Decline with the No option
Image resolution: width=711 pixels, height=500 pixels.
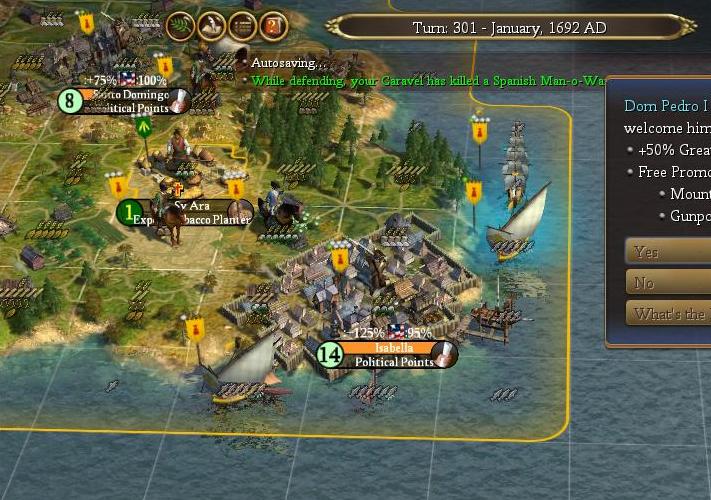[668, 283]
